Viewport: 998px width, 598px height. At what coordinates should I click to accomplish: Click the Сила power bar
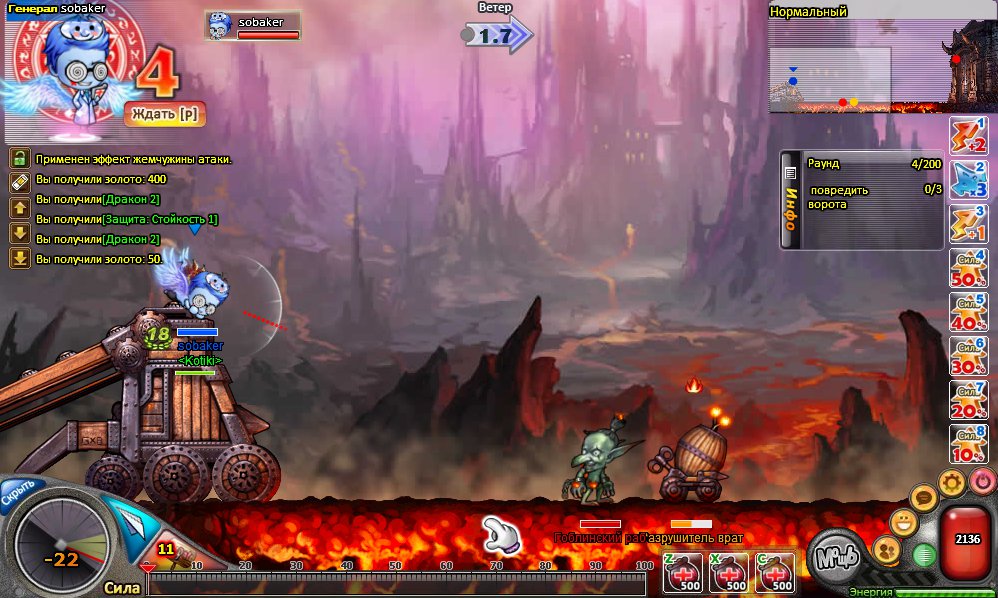click(400, 584)
